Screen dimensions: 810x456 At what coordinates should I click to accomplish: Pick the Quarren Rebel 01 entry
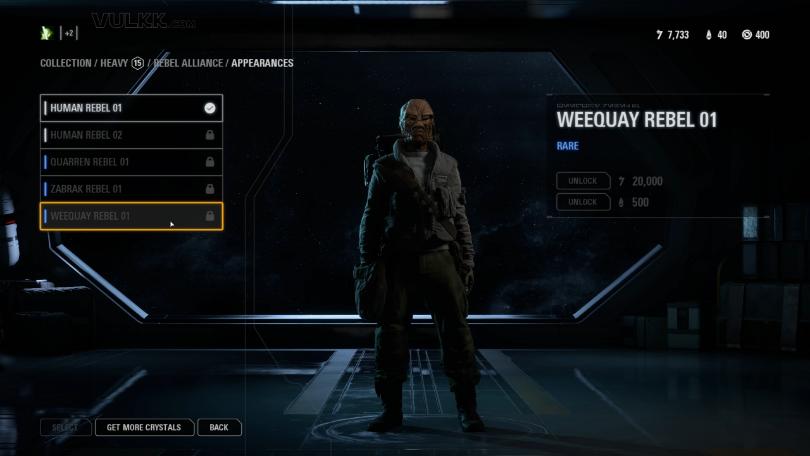click(x=130, y=162)
